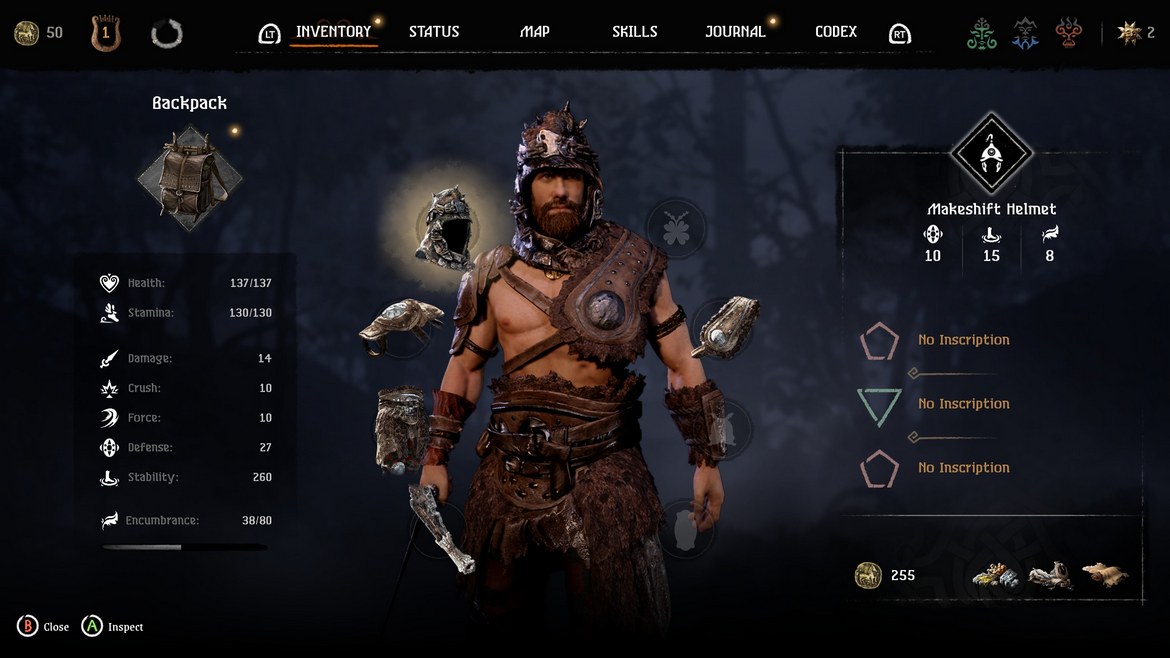Select the chest armor slot left of character
Screen dimensions: 1170x658
(x=400, y=327)
